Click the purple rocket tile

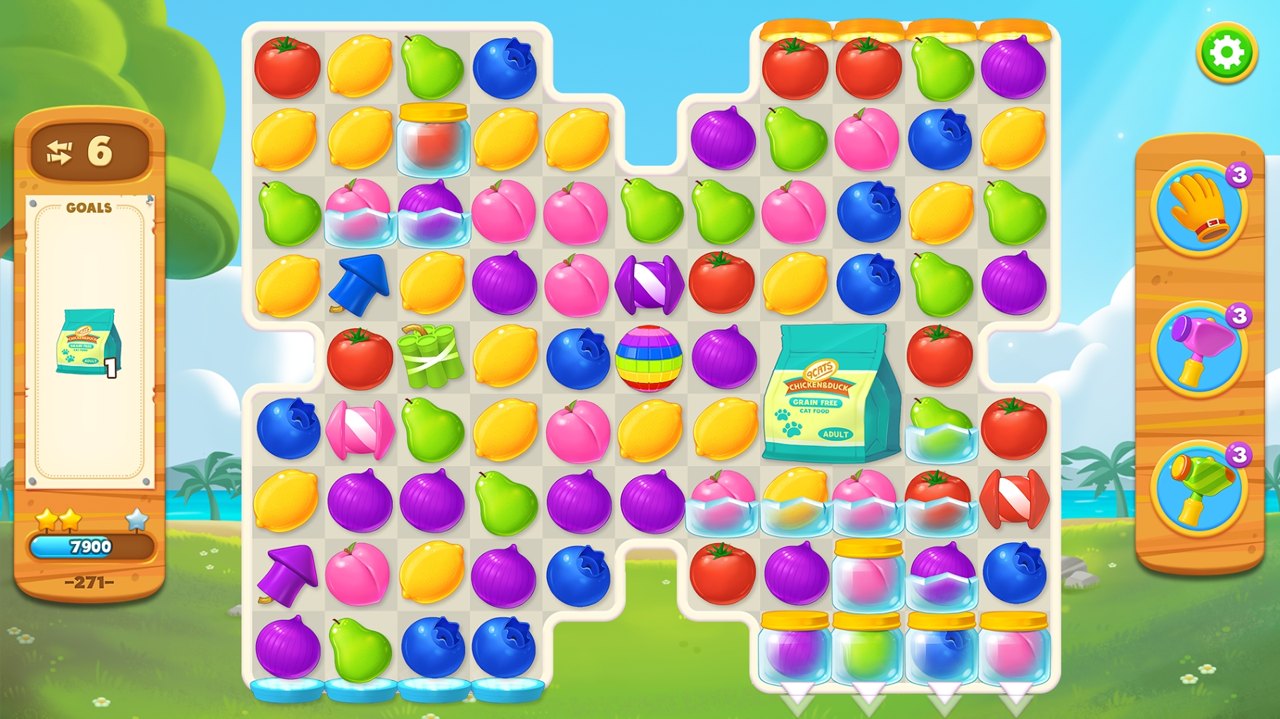tap(286, 573)
